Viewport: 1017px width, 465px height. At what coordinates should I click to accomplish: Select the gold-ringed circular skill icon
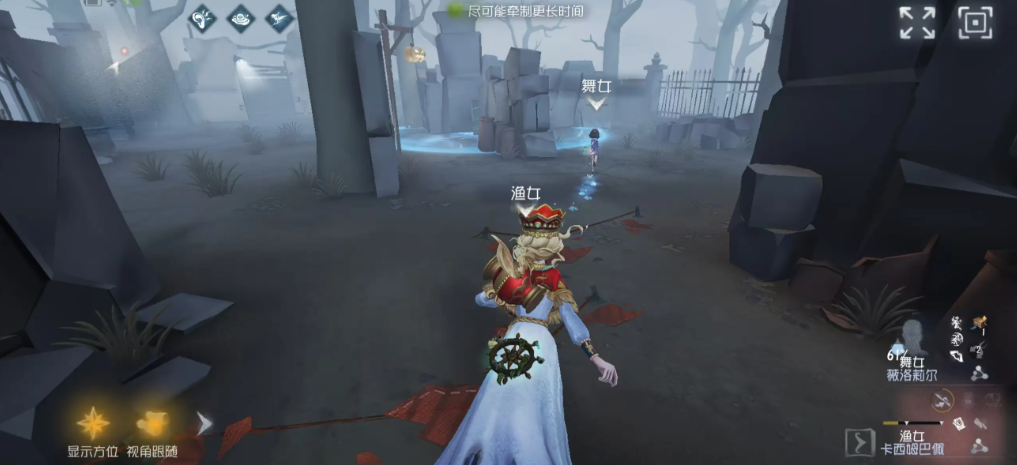(941, 399)
